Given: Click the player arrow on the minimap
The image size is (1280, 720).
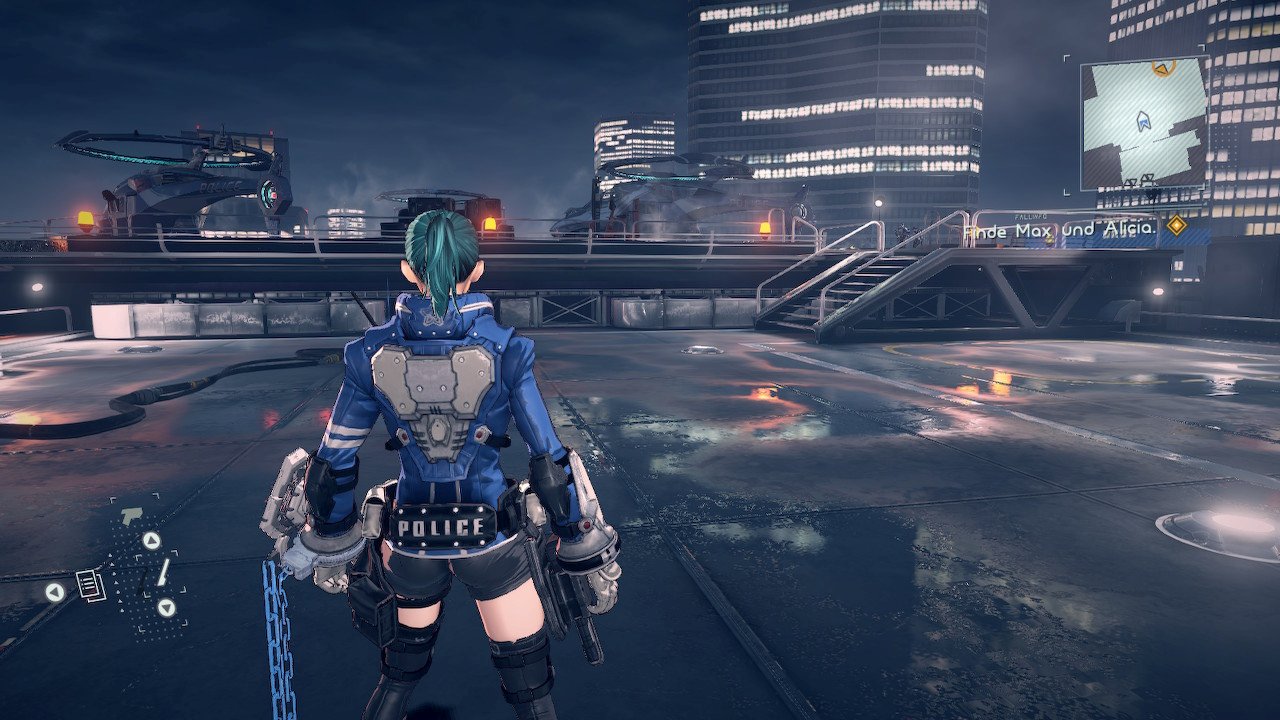Looking at the screenshot, I should pos(1144,122).
